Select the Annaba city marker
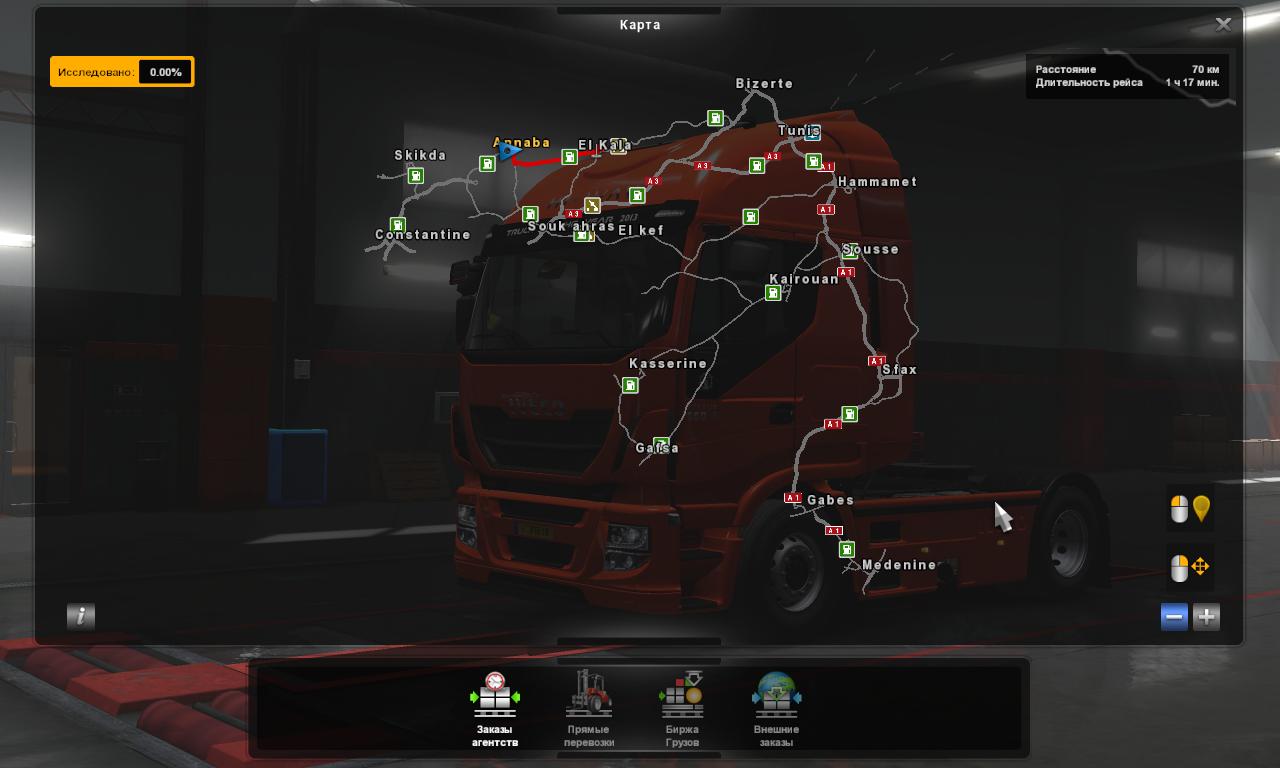The width and height of the screenshot is (1280, 768). click(x=521, y=143)
